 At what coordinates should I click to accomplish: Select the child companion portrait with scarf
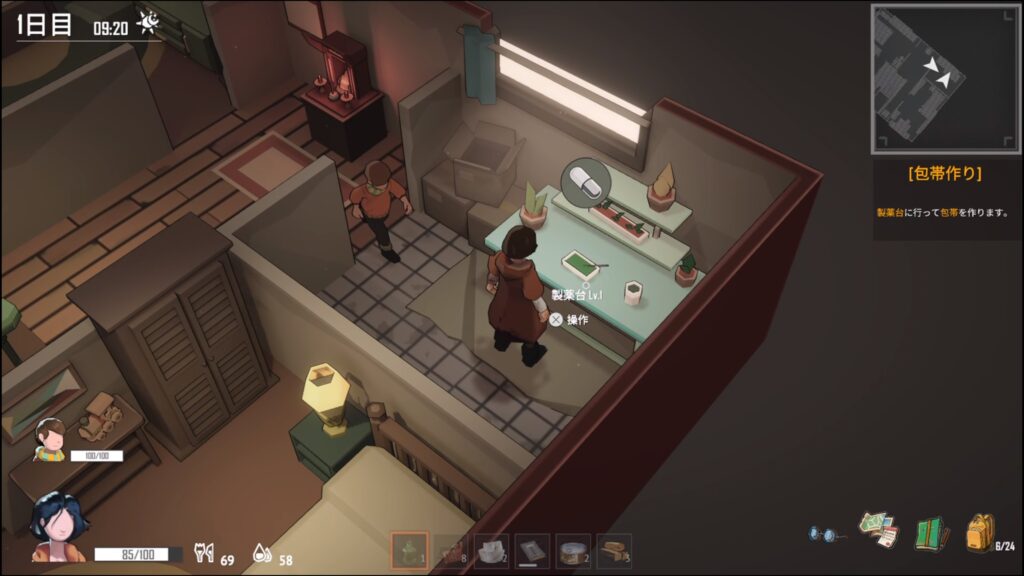coord(51,439)
